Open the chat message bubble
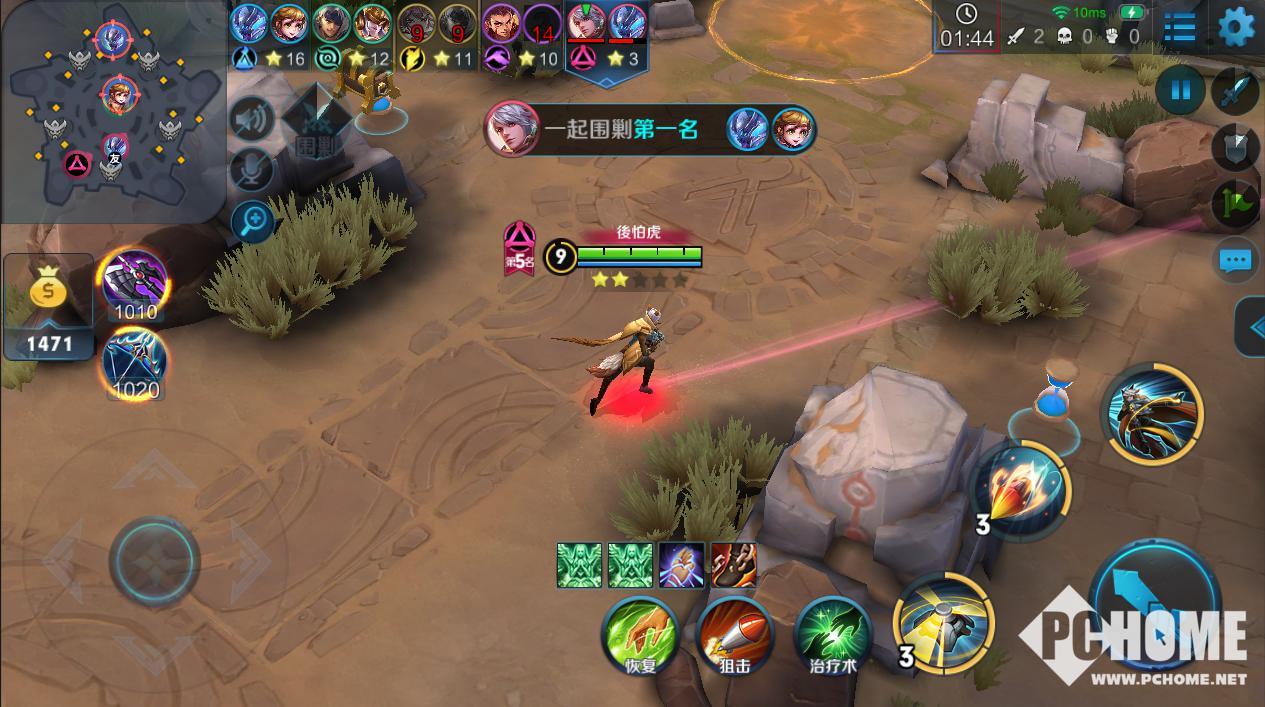The image size is (1265, 707). pyautogui.click(x=1236, y=262)
